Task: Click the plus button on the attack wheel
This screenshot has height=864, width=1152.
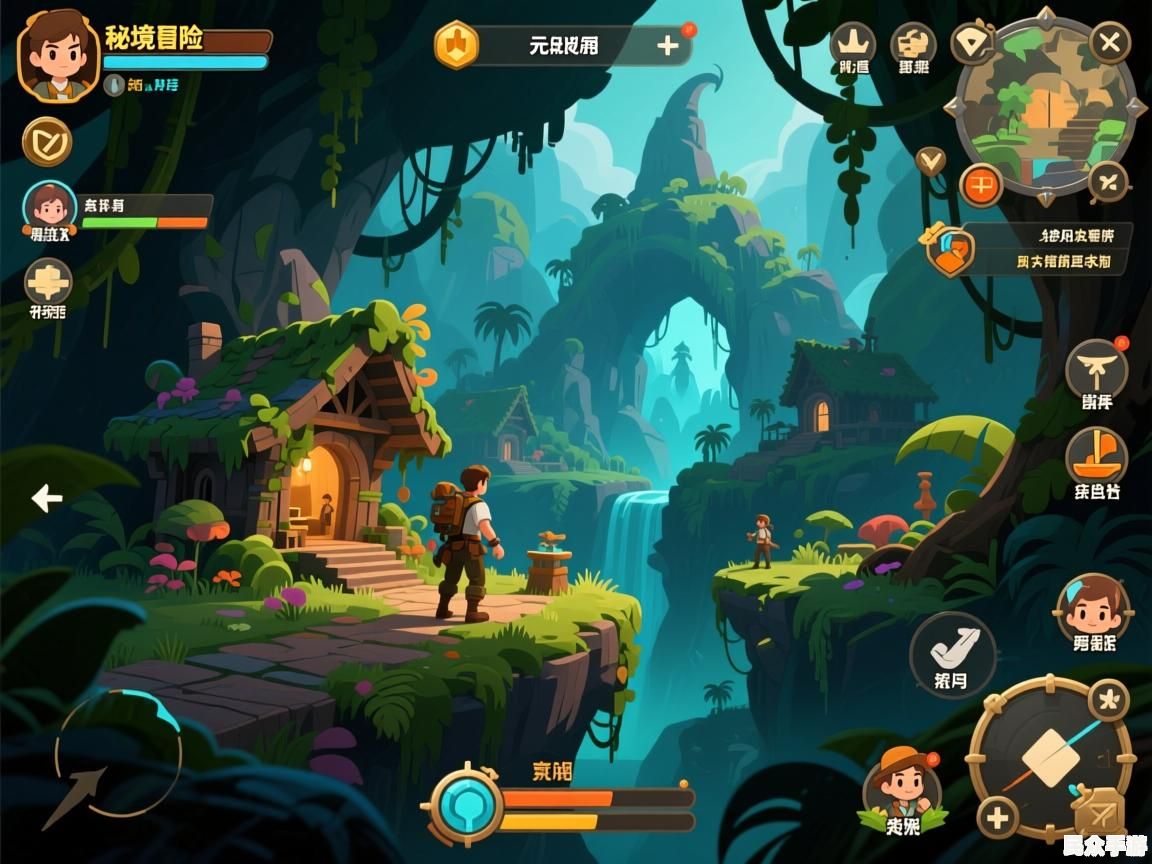Action: [997, 818]
